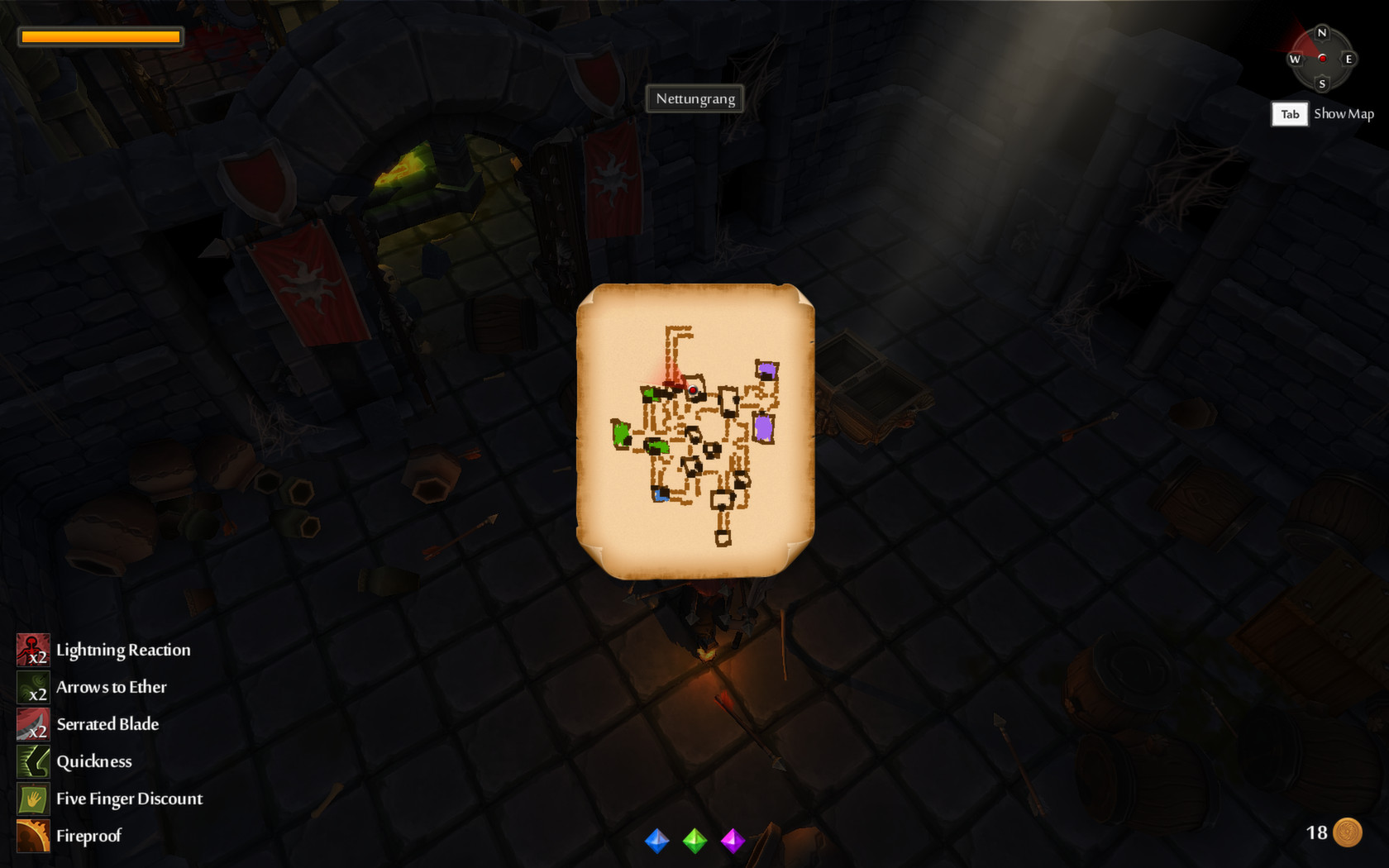Activate the Quickness ability icon

tap(31, 761)
